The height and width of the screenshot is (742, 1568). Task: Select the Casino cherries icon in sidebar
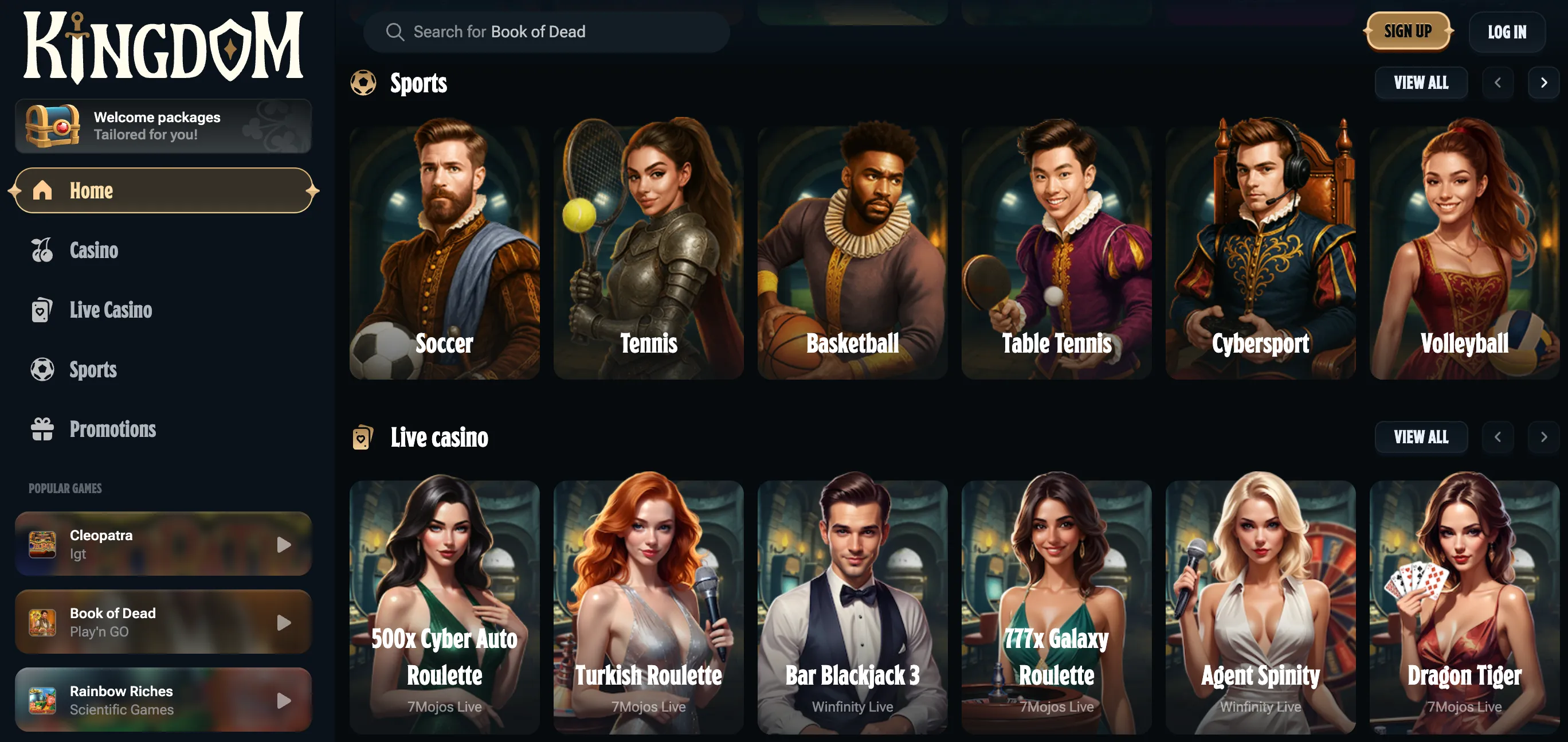[41, 250]
